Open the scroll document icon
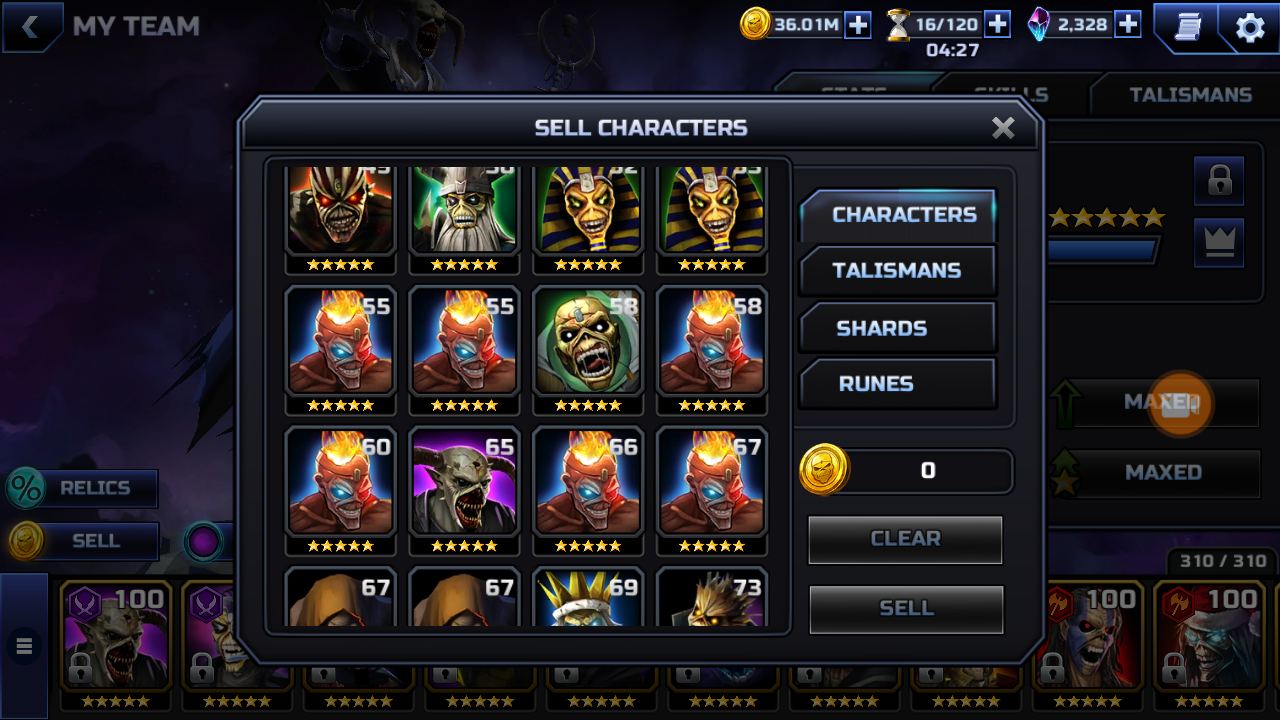1280x720 pixels. (x=1187, y=28)
